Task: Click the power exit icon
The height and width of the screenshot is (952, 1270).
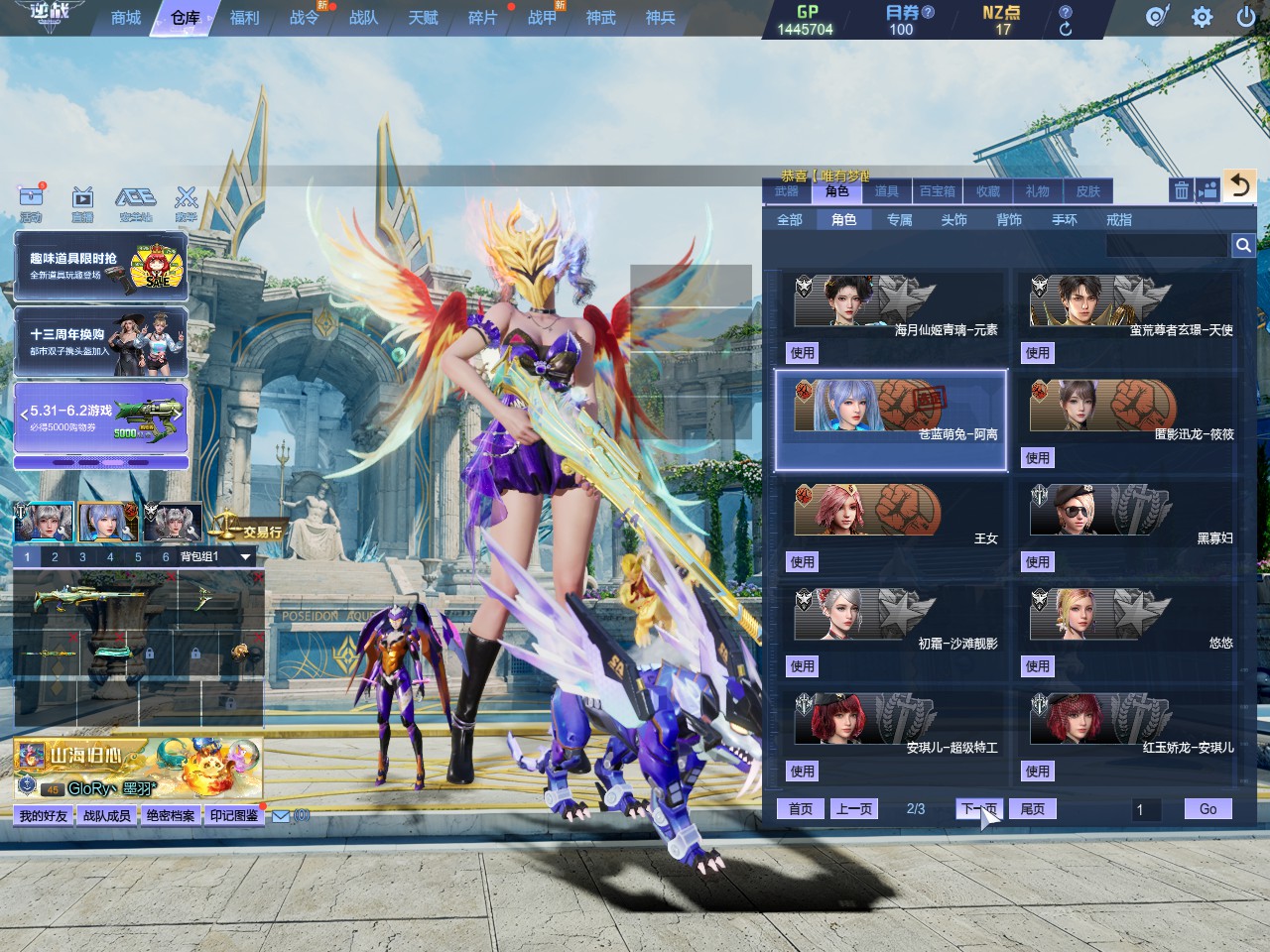Action: [x=1246, y=17]
